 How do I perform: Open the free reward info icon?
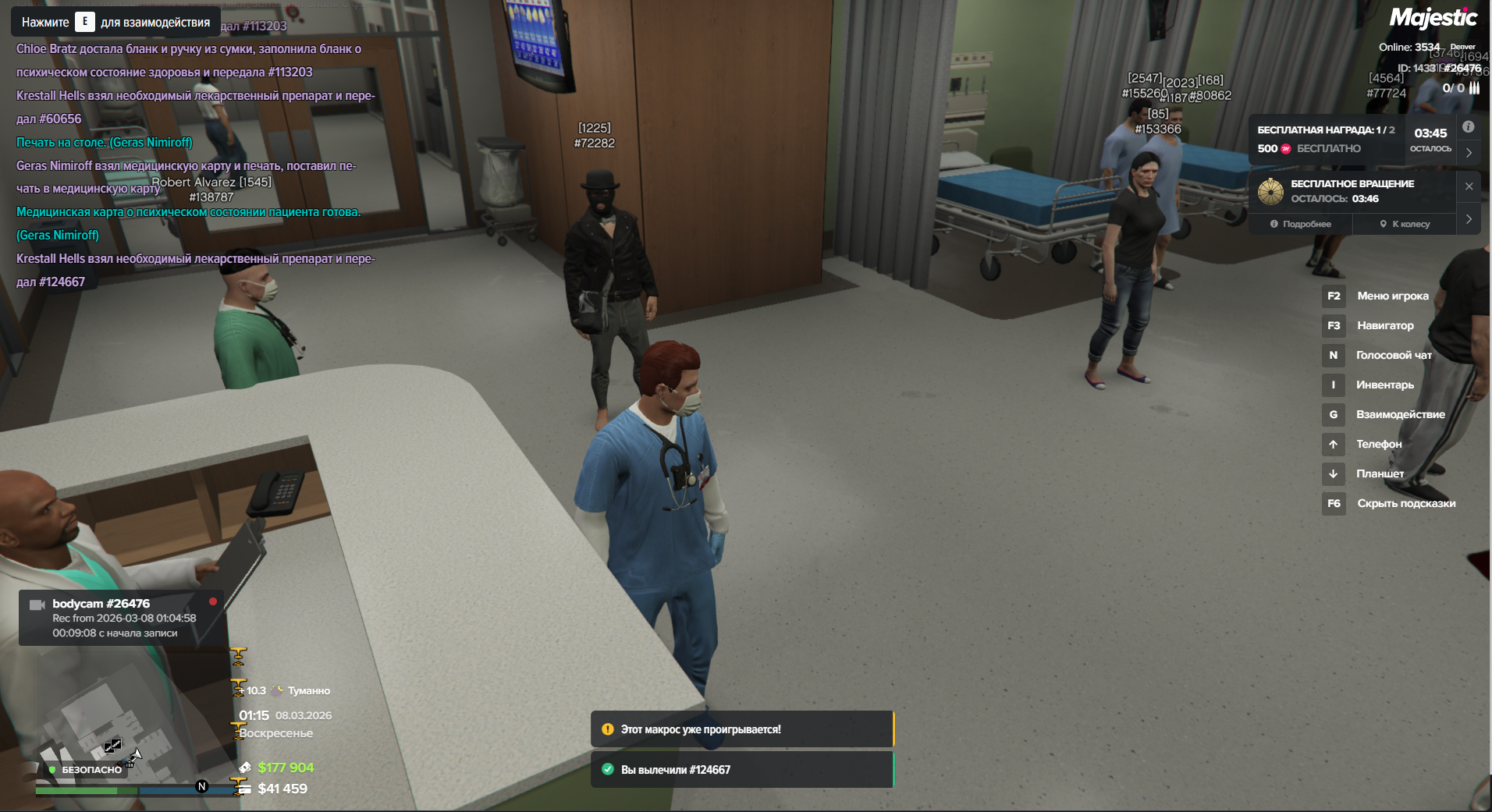(x=1468, y=127)
